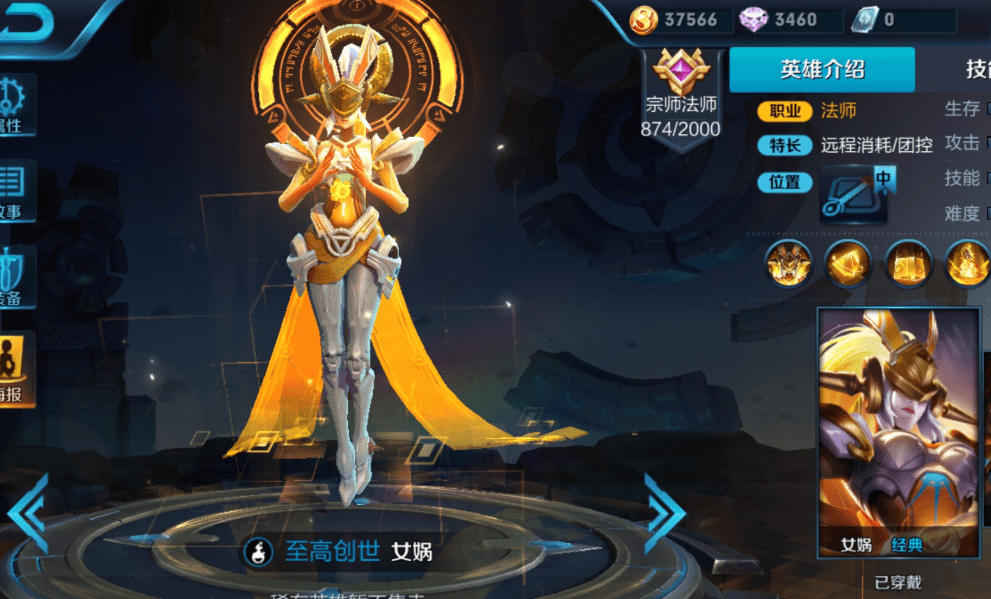The height and width of the screenshot is (599, 991).
Task: Select the first skill icon with armored figure
Action: pyautogui.click(x=788, y=263)
